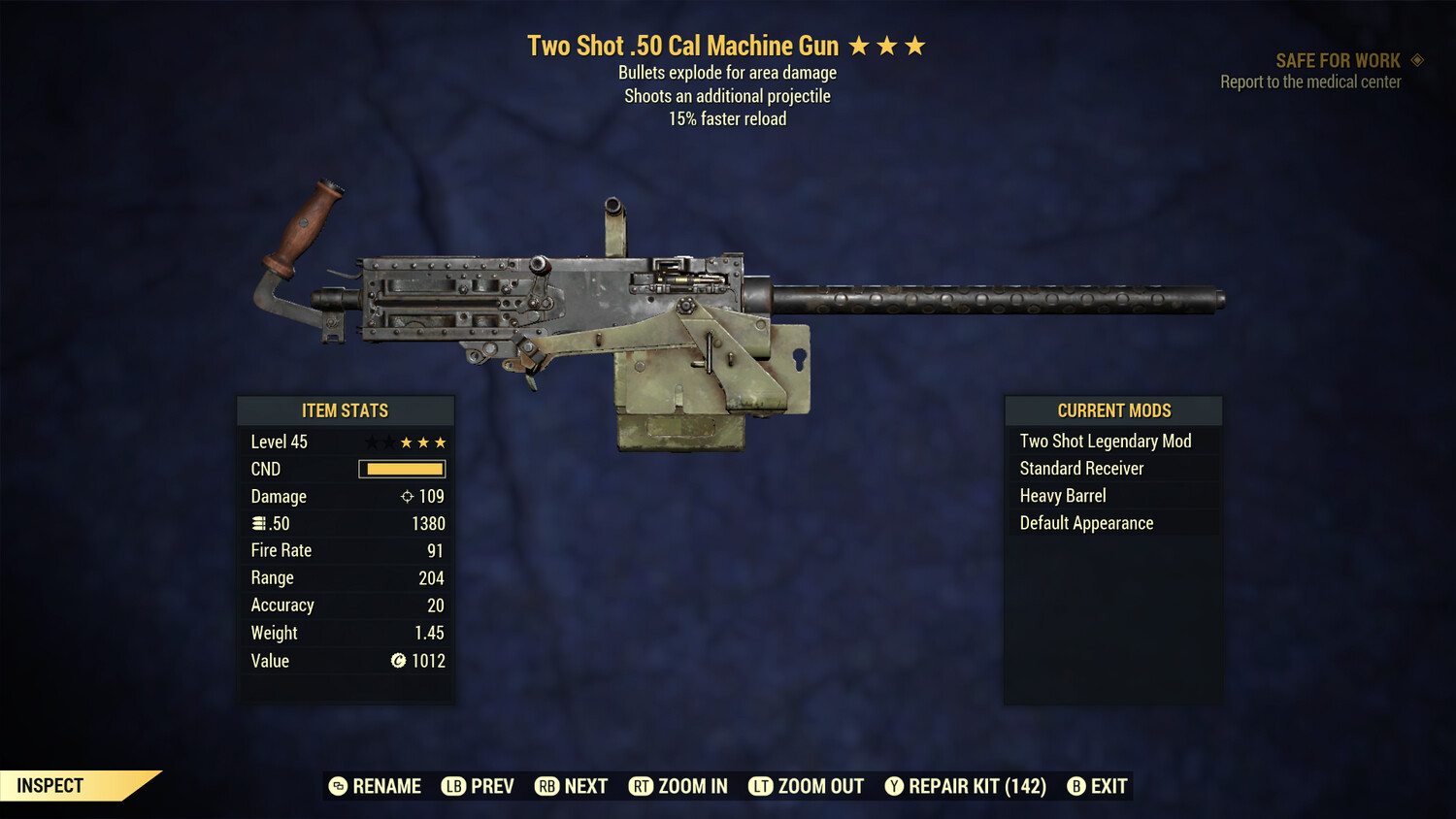This screenshot has height=819, width=1456.
Task: Switch to the INSPECT tab
Action: click(49, 785)
